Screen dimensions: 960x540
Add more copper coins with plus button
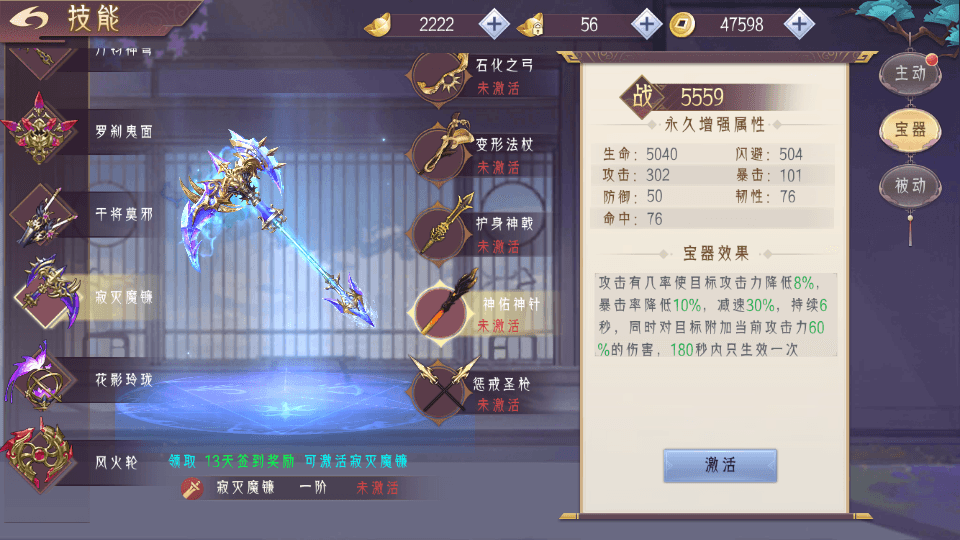[x=798, y=23]
